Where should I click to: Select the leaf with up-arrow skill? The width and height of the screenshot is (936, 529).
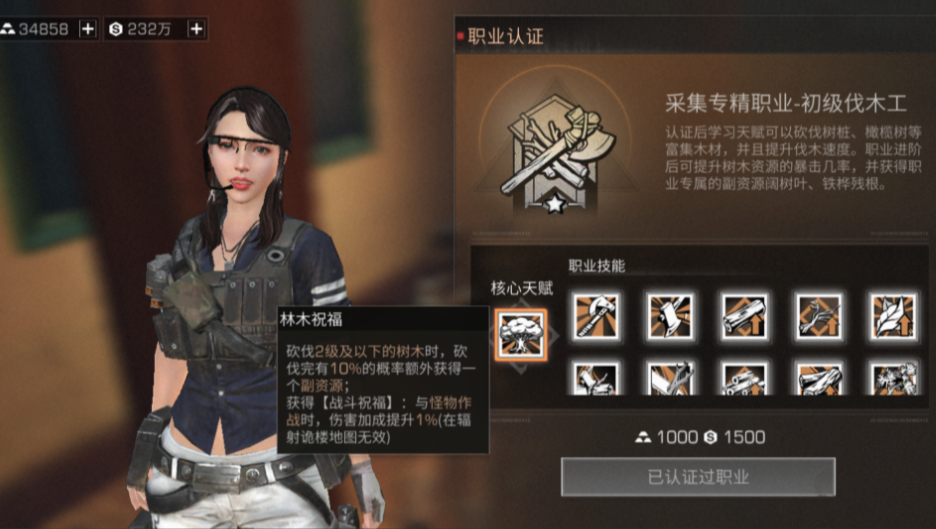click(892, 316)
